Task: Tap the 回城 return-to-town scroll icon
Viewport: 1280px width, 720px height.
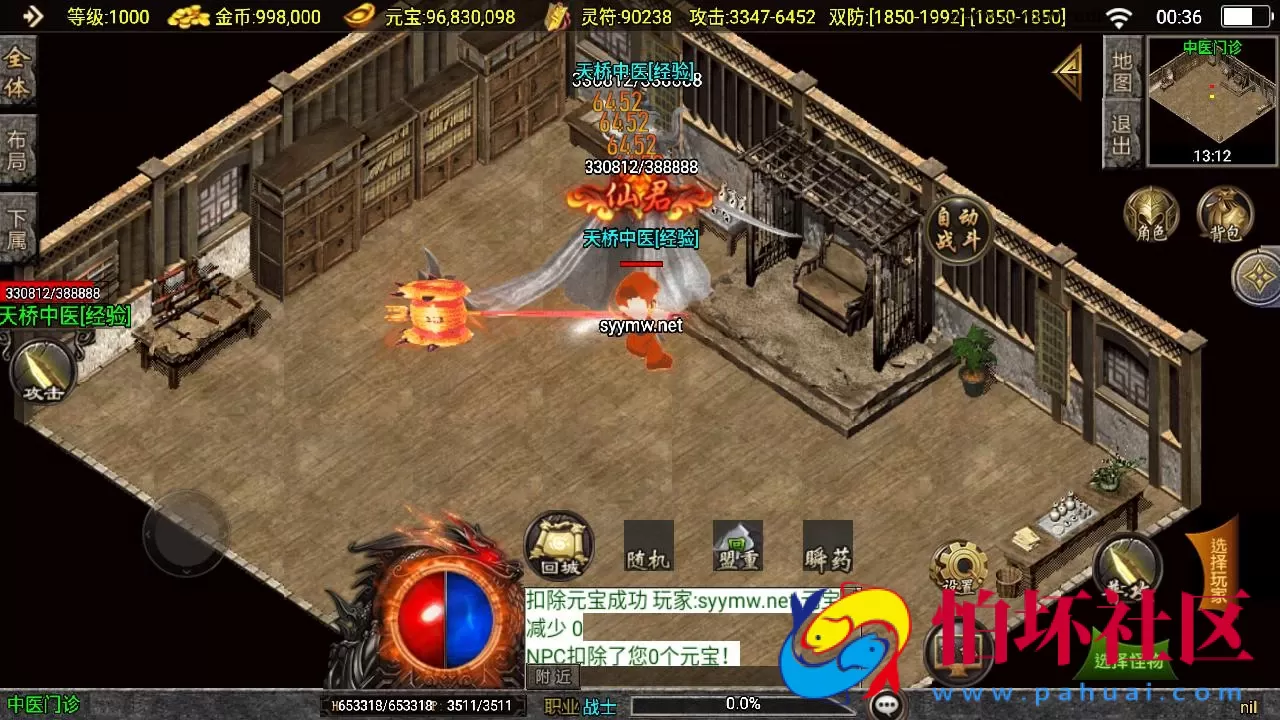Action: [x=557, y=547]
